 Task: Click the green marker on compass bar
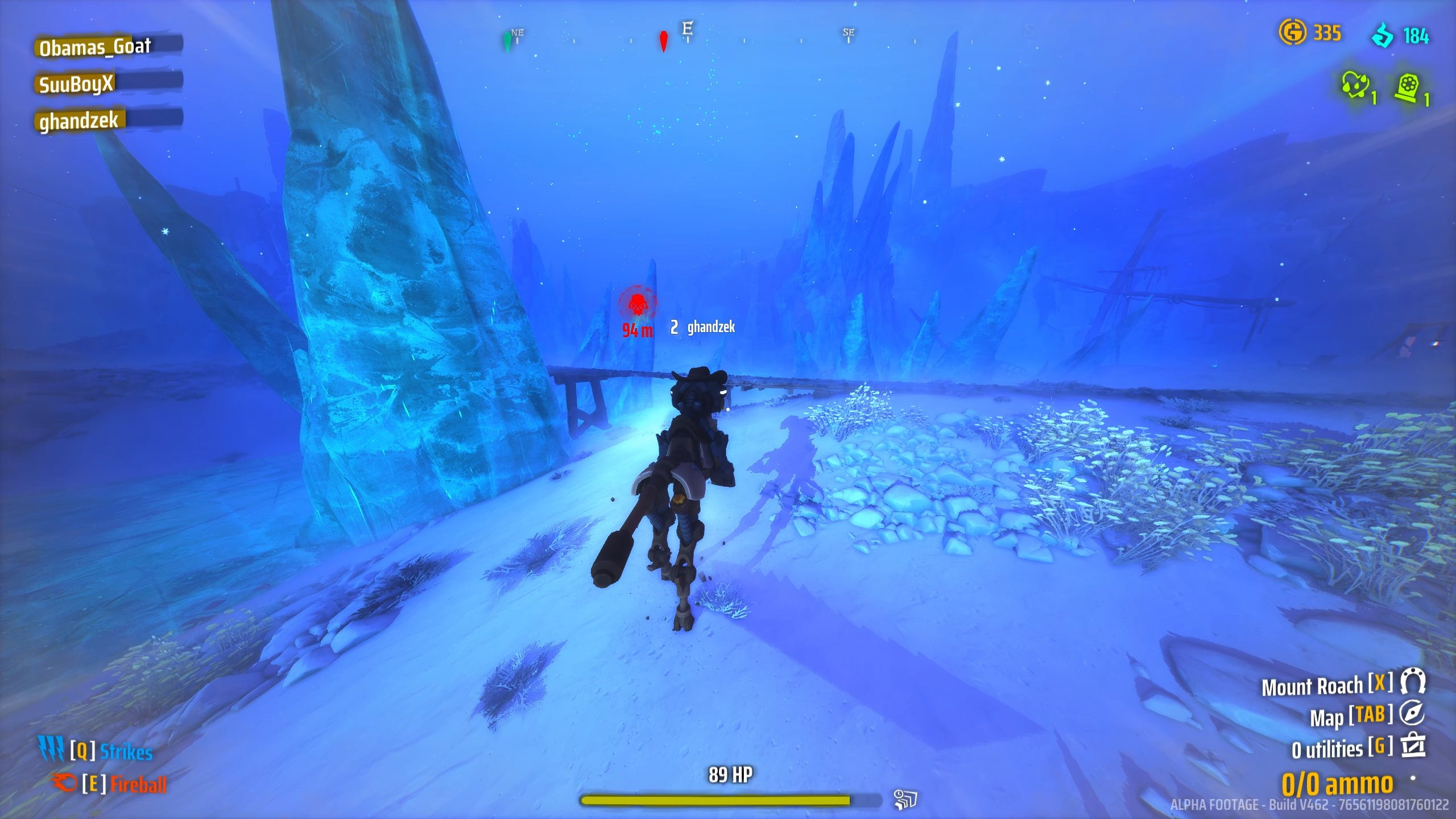(507, 41)
